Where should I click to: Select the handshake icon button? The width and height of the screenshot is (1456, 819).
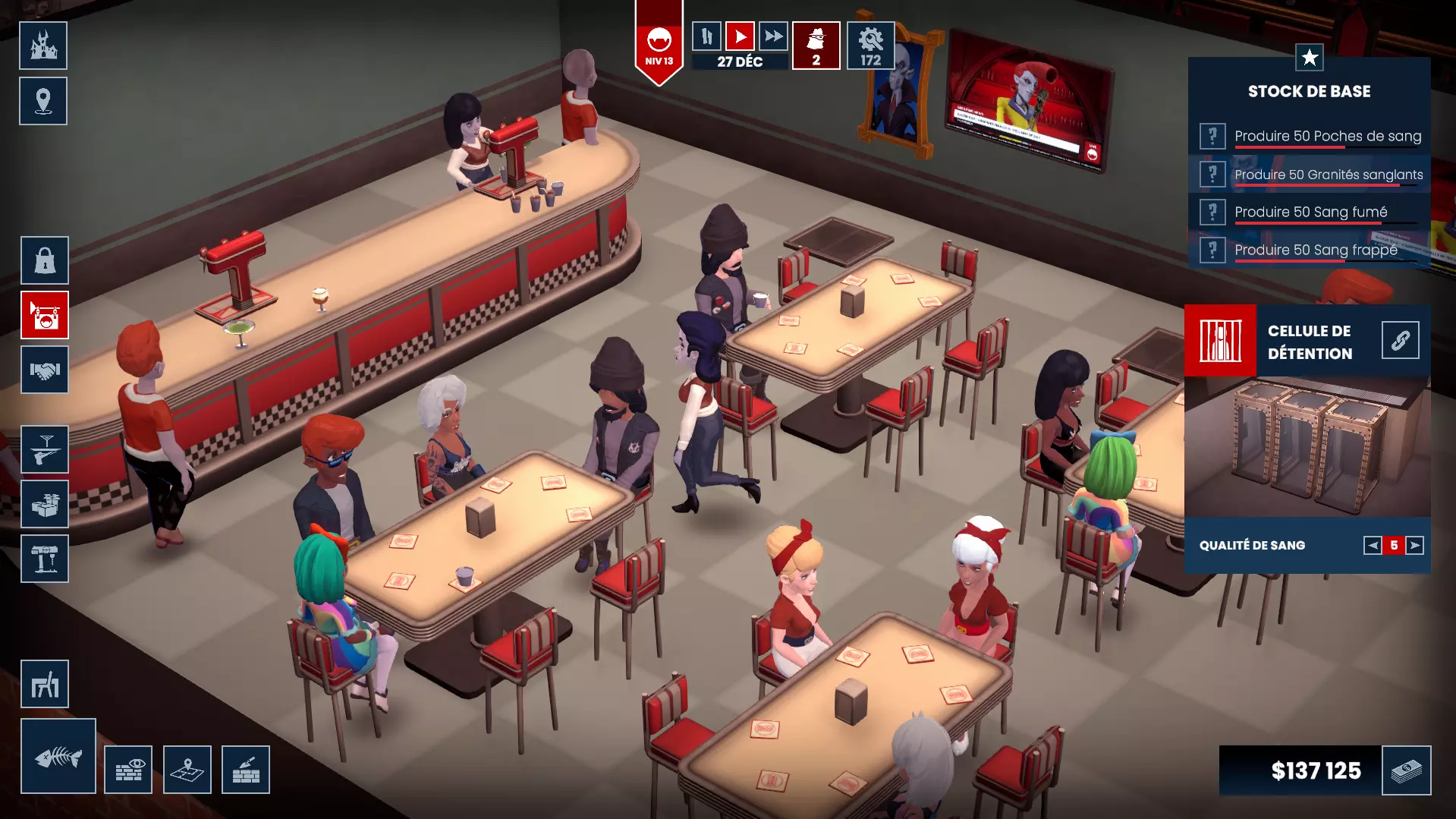pyautogui.click(x=45, y=370)
